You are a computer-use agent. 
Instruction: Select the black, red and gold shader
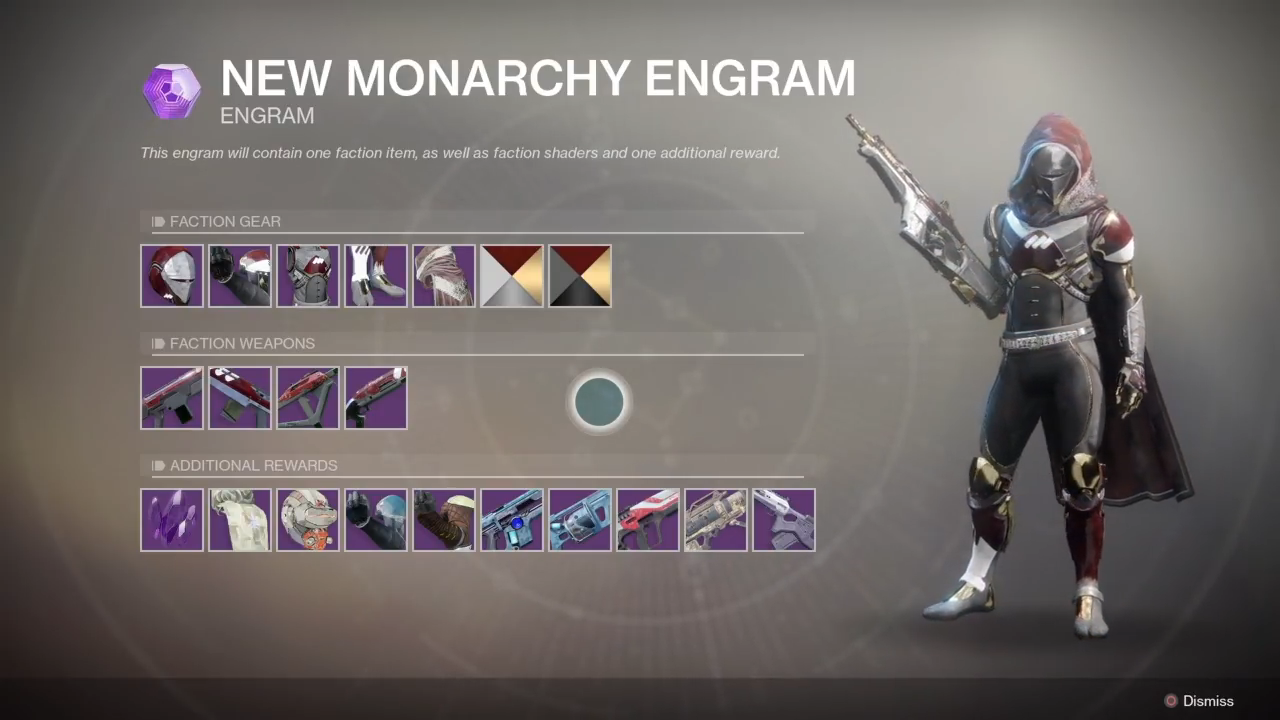580,276
